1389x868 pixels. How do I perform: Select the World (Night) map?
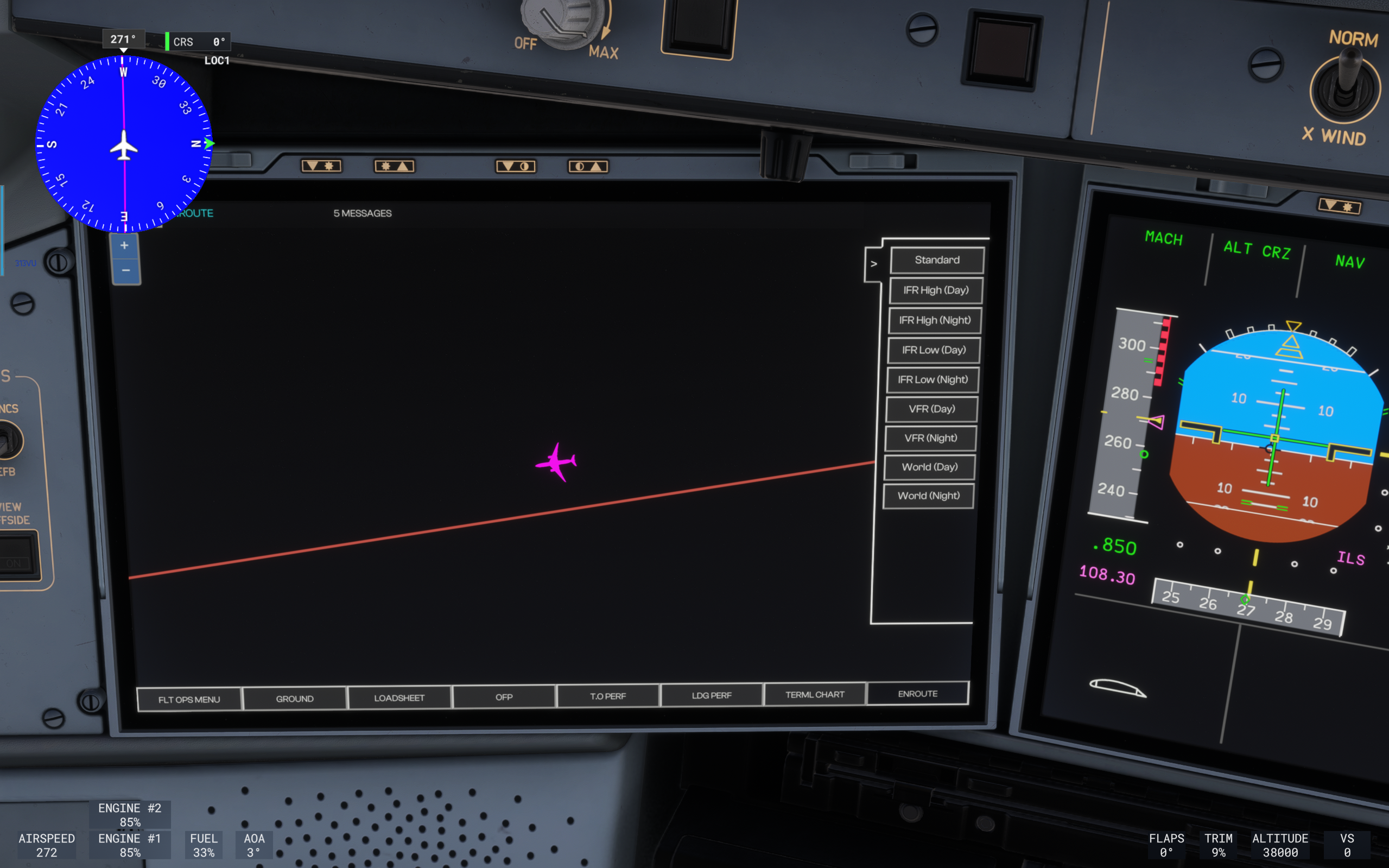(x=928, y=496)
